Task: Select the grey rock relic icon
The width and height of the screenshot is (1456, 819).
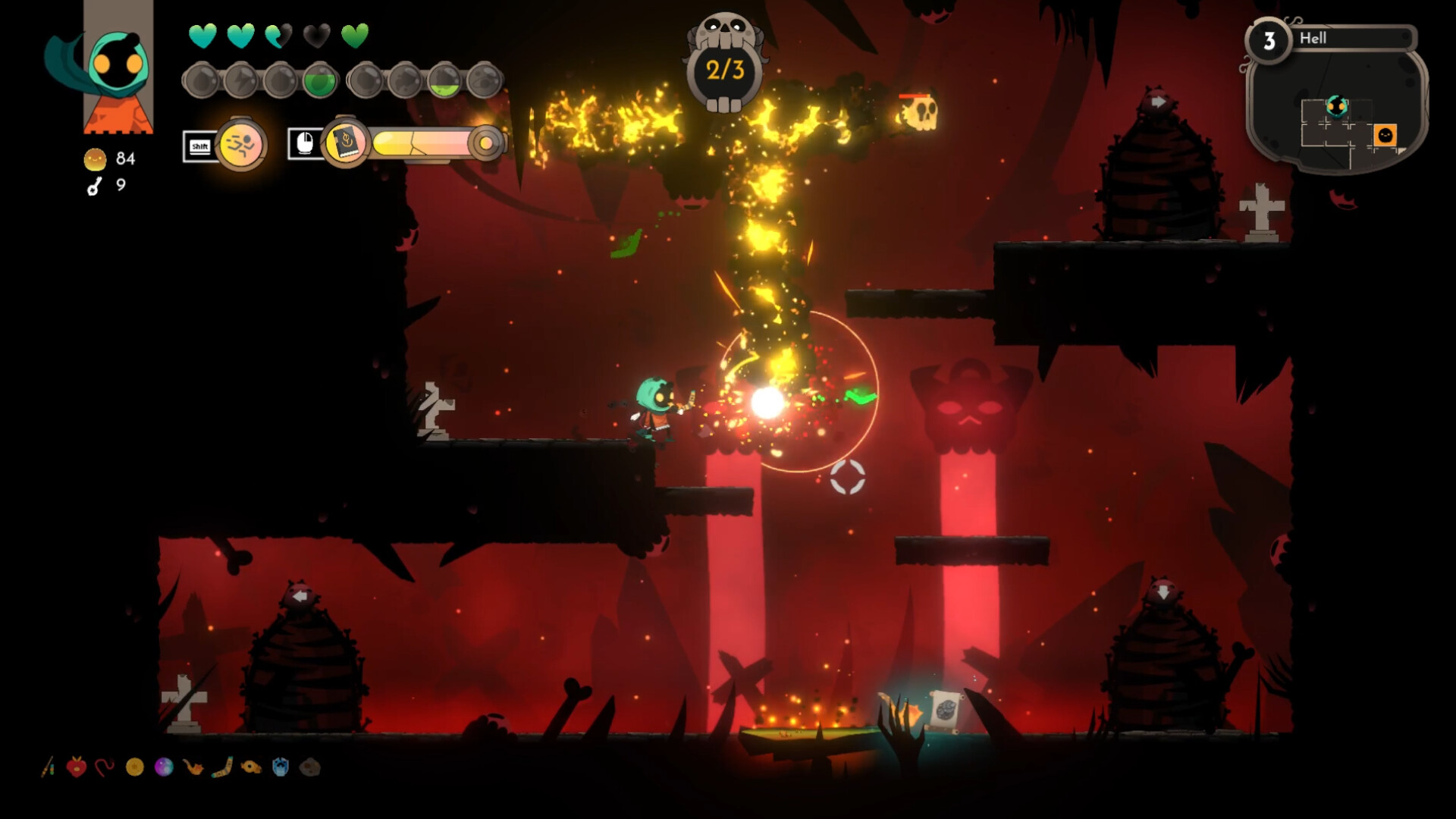Action: (309, 767)
